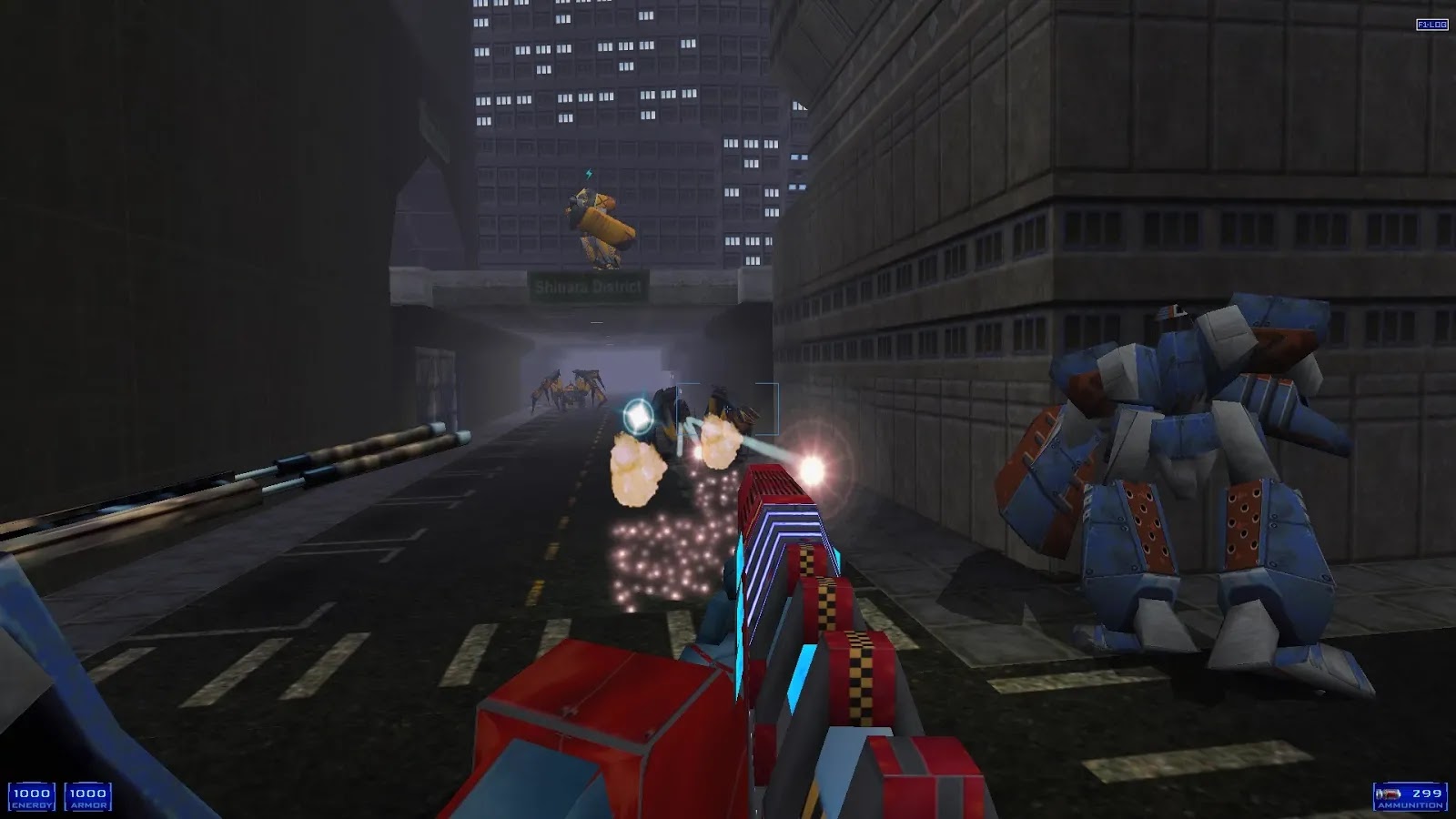
Task: Click the glowing cyan projectile near the crosshair
Action: pos(637,415)
